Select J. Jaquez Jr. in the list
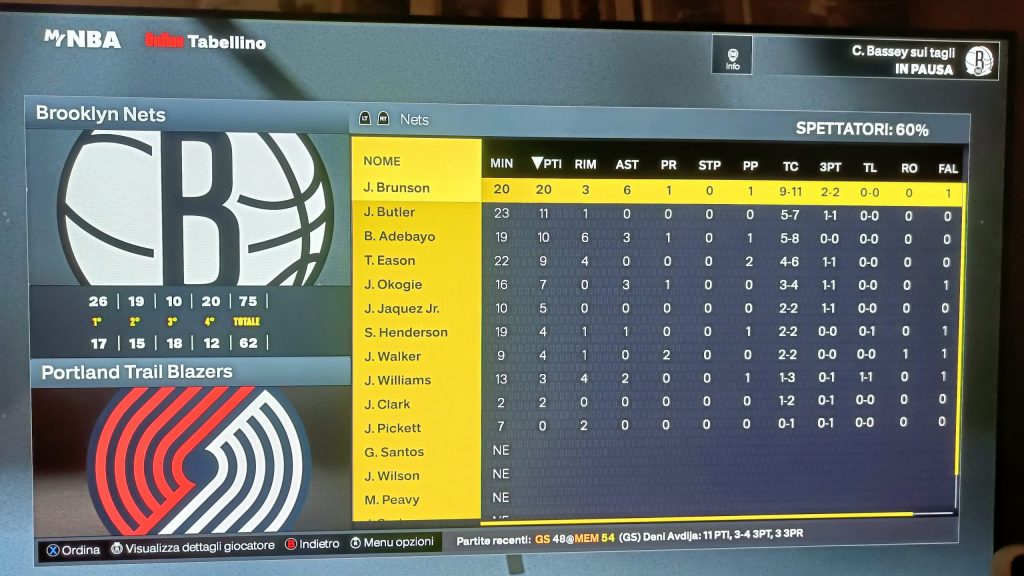The image size is (1024, 576). 402,308
